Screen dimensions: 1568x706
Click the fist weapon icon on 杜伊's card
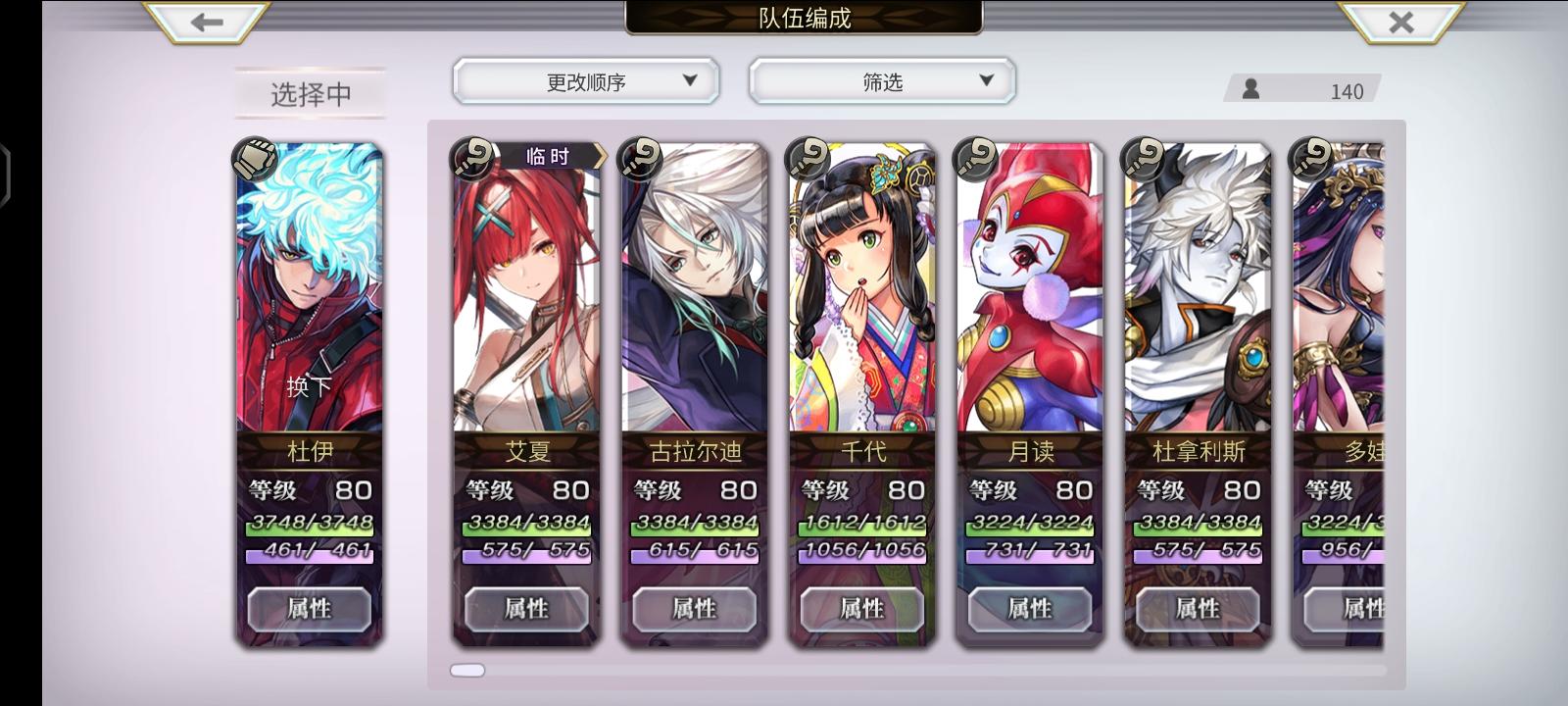(254, 158)
